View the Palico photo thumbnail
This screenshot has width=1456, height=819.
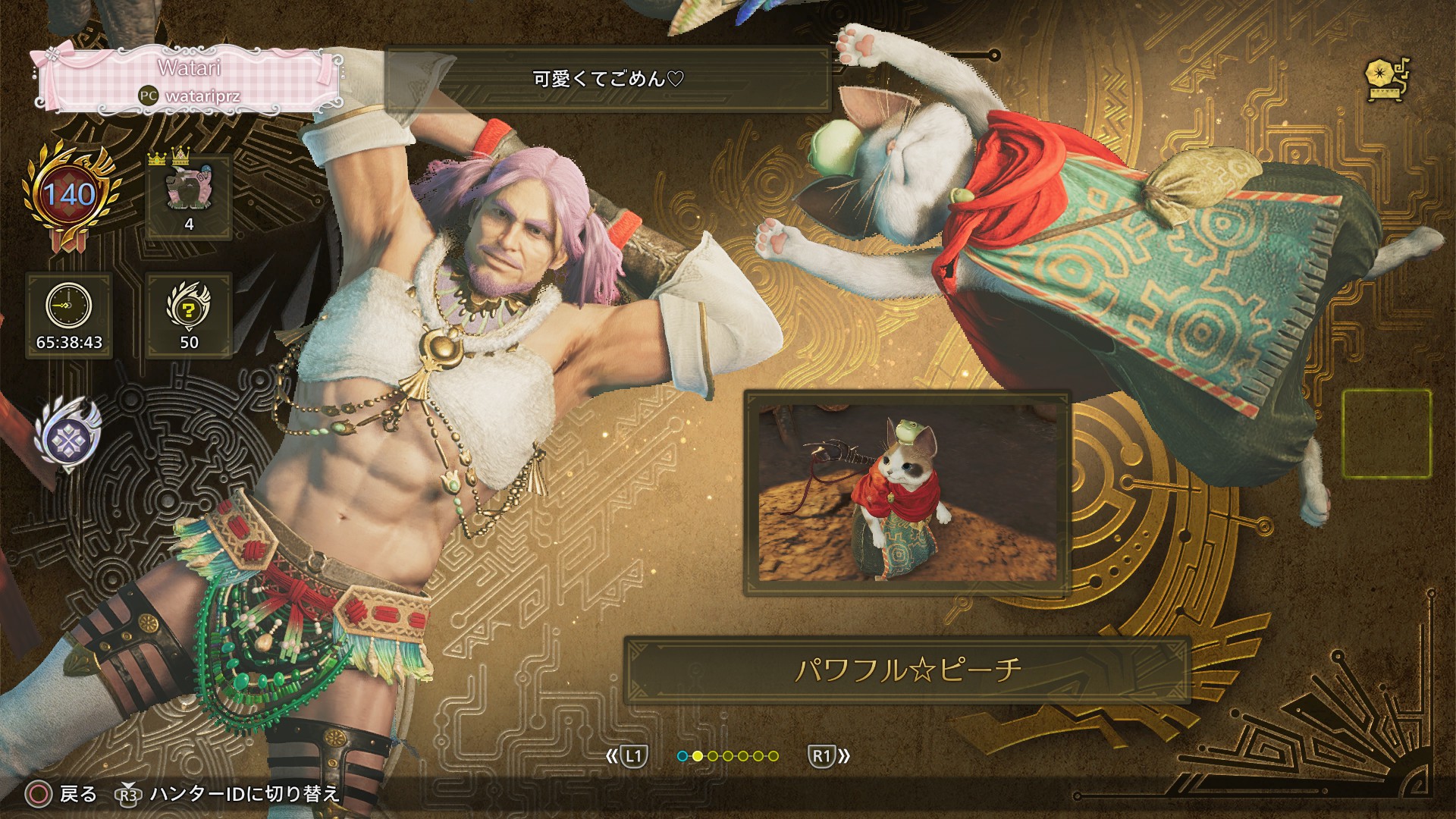(908, 492)
